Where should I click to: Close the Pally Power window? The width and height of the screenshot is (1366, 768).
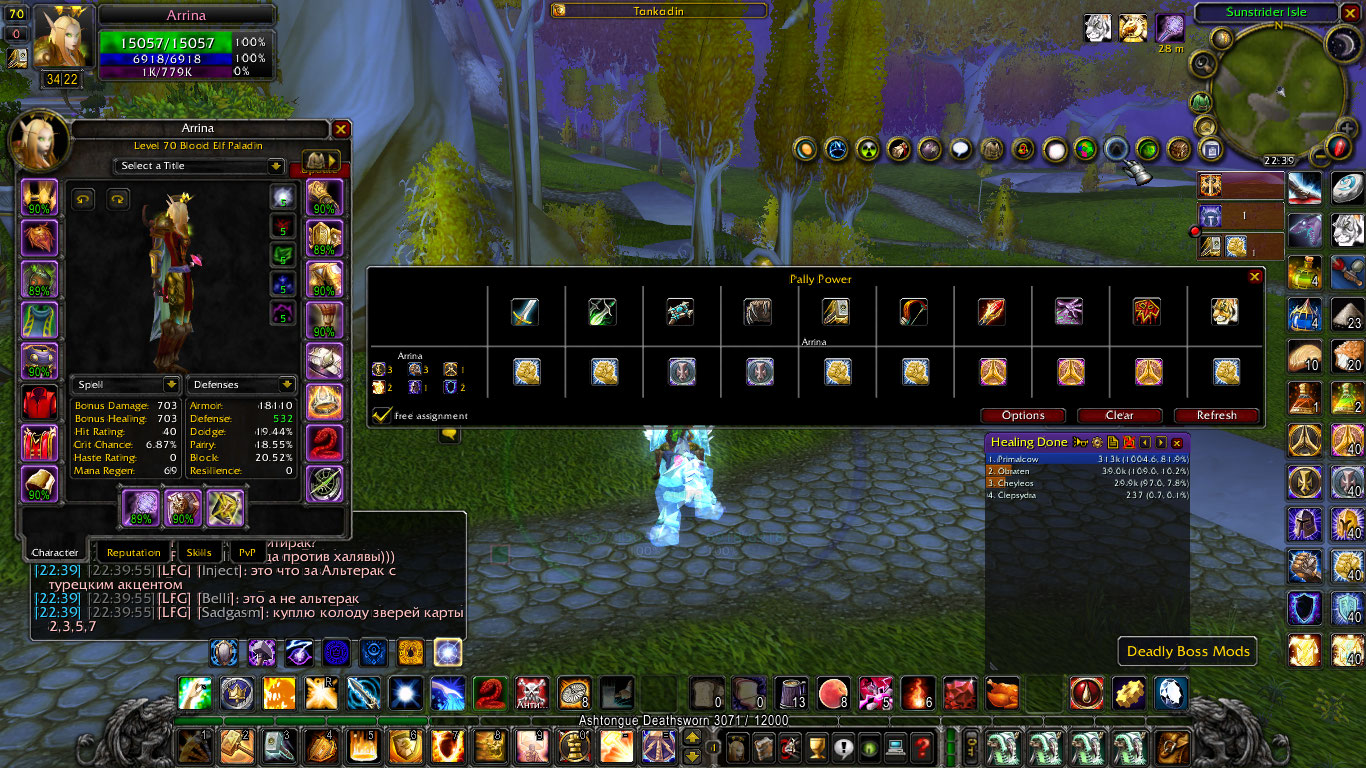(1254, 277)
